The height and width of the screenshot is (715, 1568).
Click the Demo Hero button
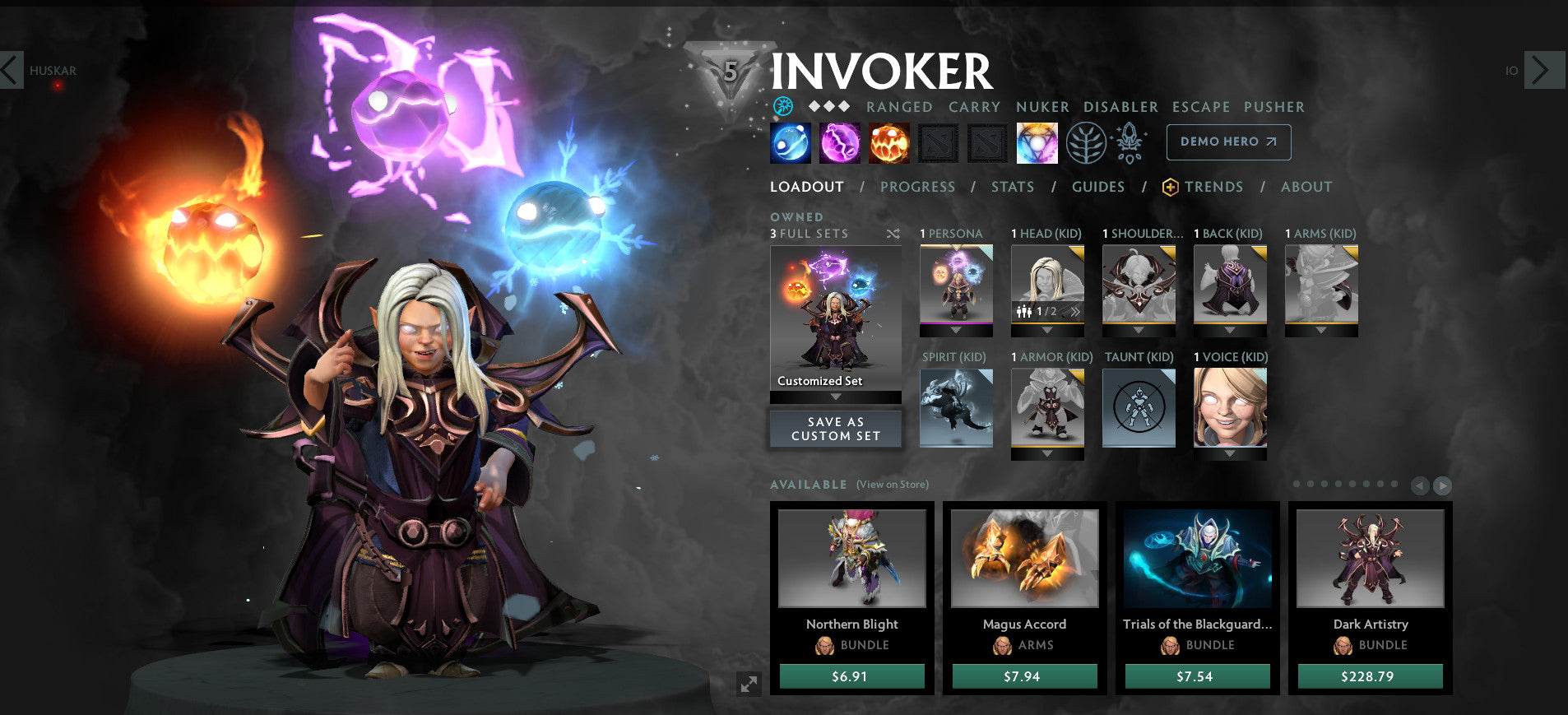point(1227,142)
